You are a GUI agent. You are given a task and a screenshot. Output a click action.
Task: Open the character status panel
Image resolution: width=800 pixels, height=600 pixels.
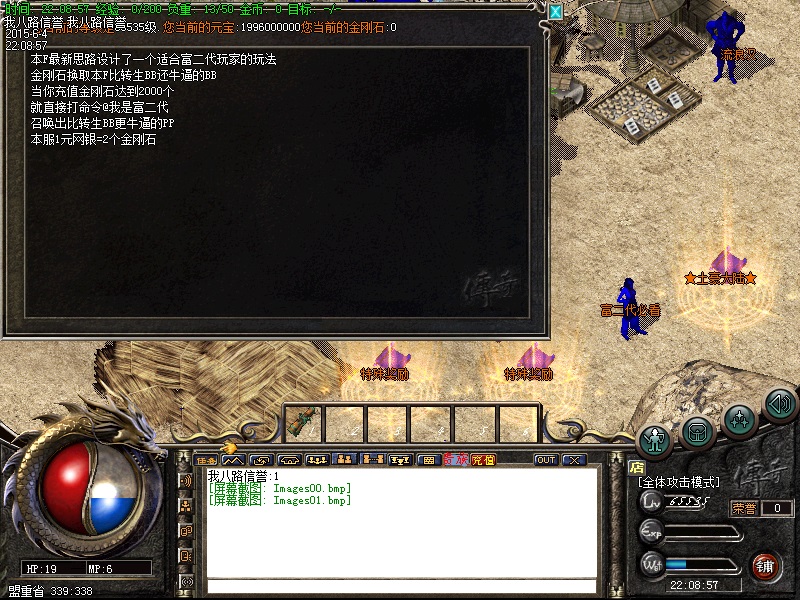pos(655,441)
